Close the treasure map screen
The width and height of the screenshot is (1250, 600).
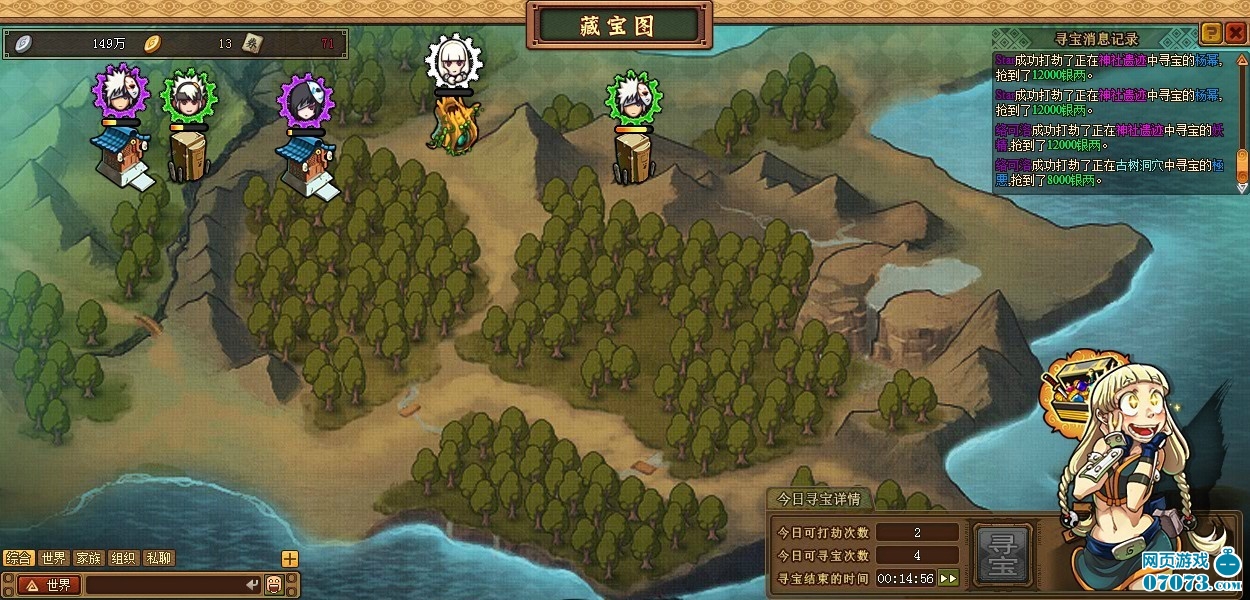[x=1234, y=33]
